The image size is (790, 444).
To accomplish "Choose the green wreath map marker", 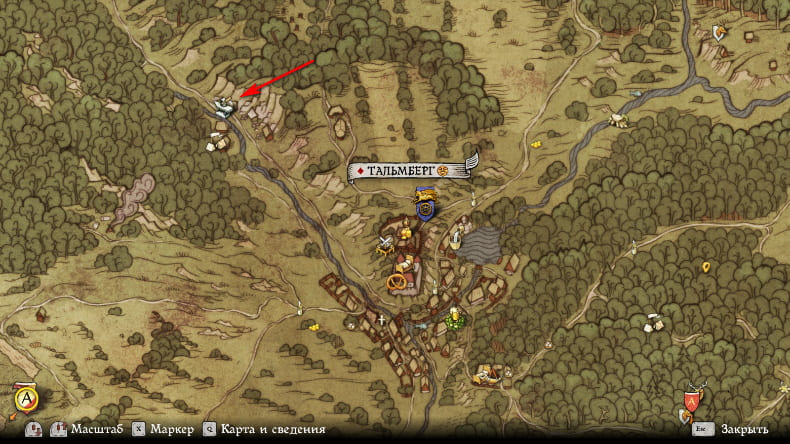I will pyautogui.click(x=457, y=318).
